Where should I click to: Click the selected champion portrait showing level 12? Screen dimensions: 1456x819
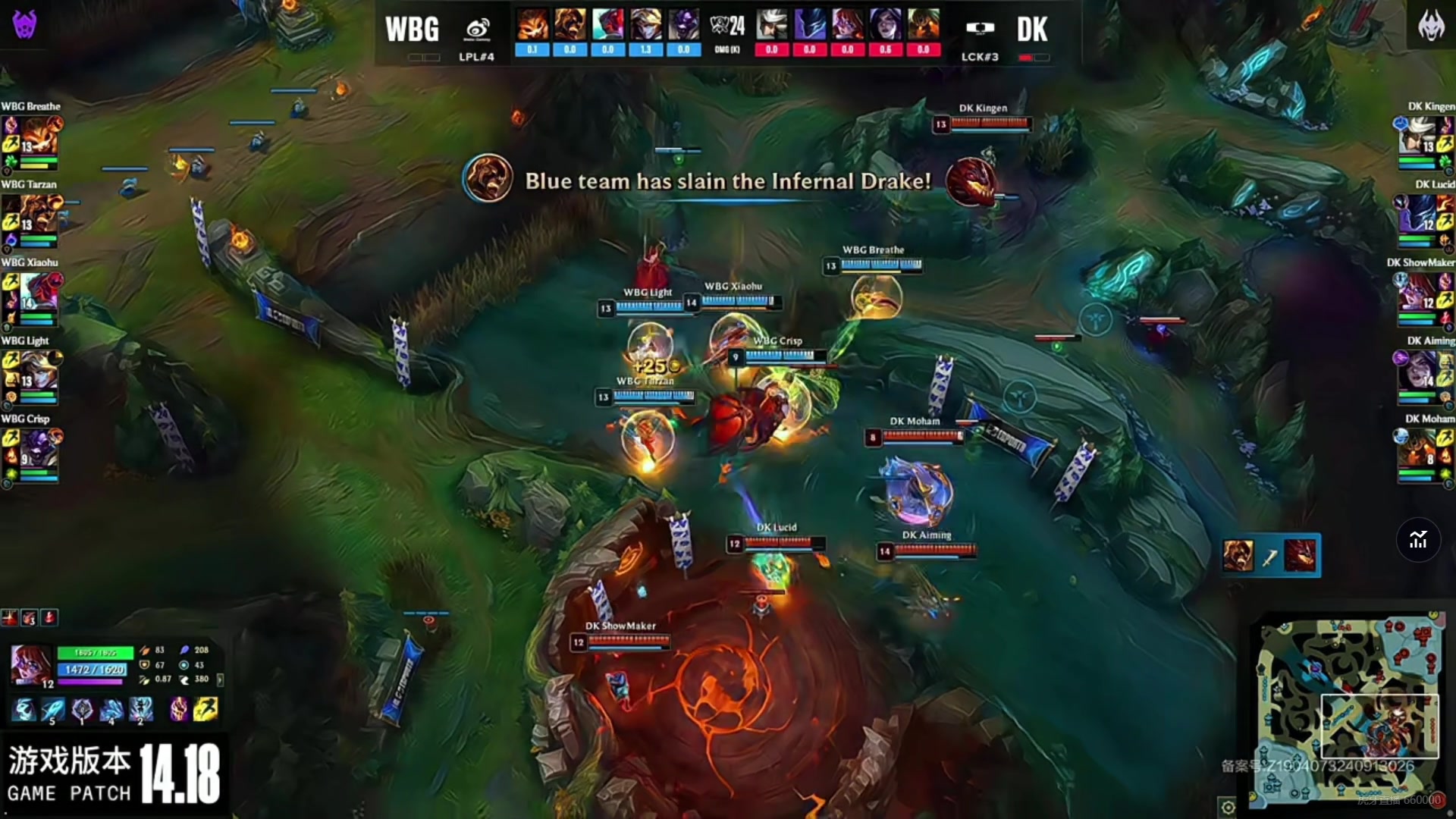(x=31, y=666)
